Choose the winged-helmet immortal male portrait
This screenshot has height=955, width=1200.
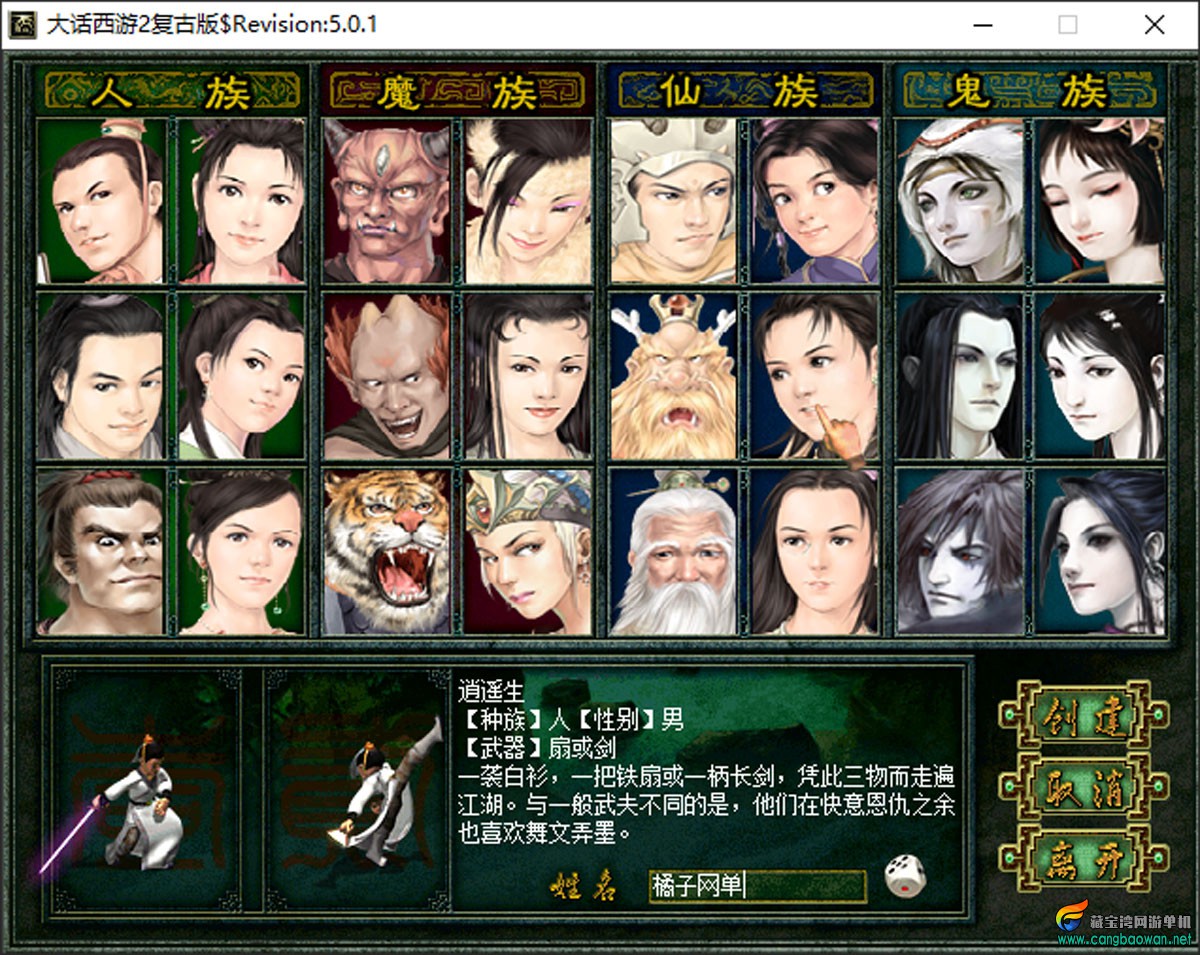point(673,201)
